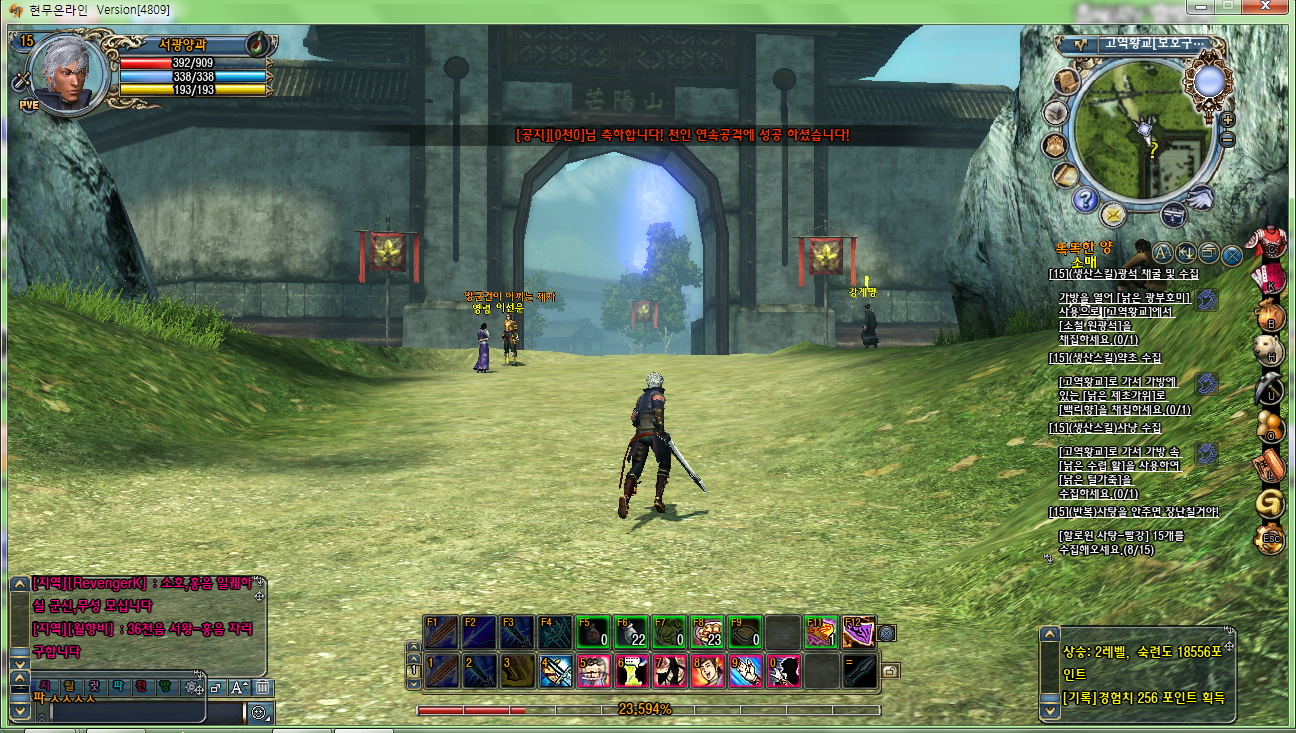Clear chat using the trash can button
The height and width of the screenshot is (733, 1296).
click(261, 687)
